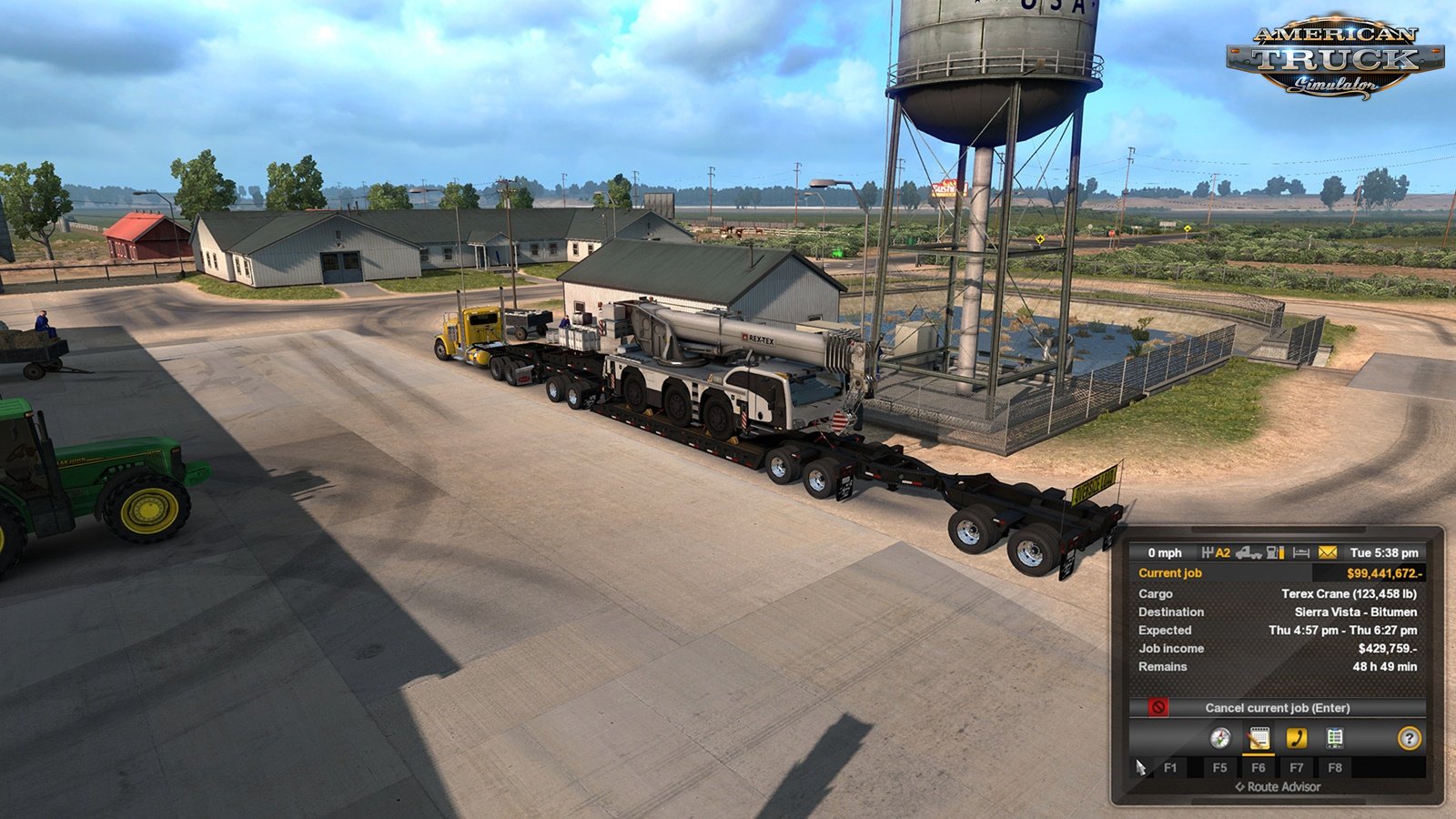Click the rest stop bed icon
The width and height of the screenshot is (1456, 819).
point(1300,553)
